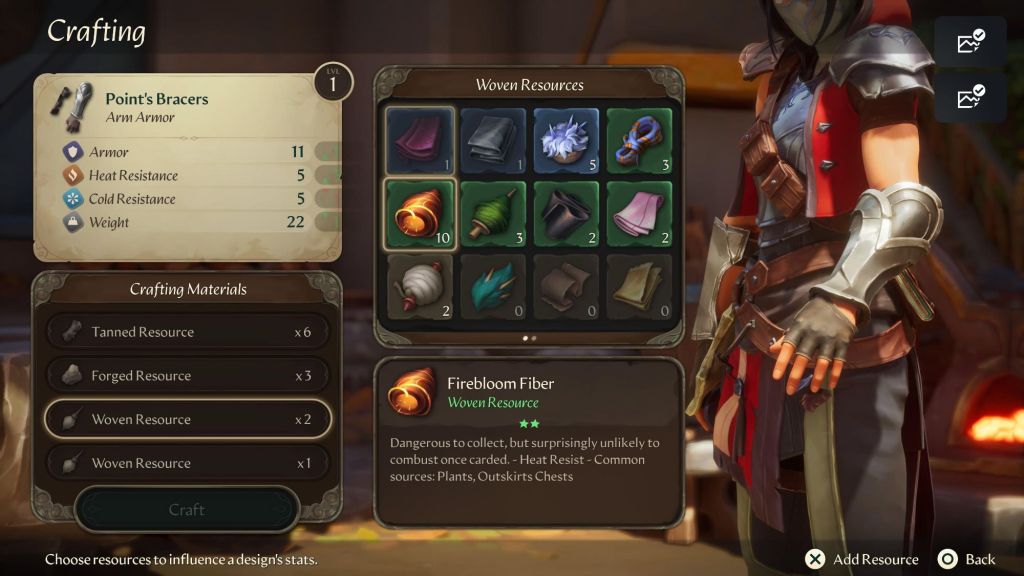This screenshot has width=1024, height=576.
Task: Click the Craft button
Action: 187,510
